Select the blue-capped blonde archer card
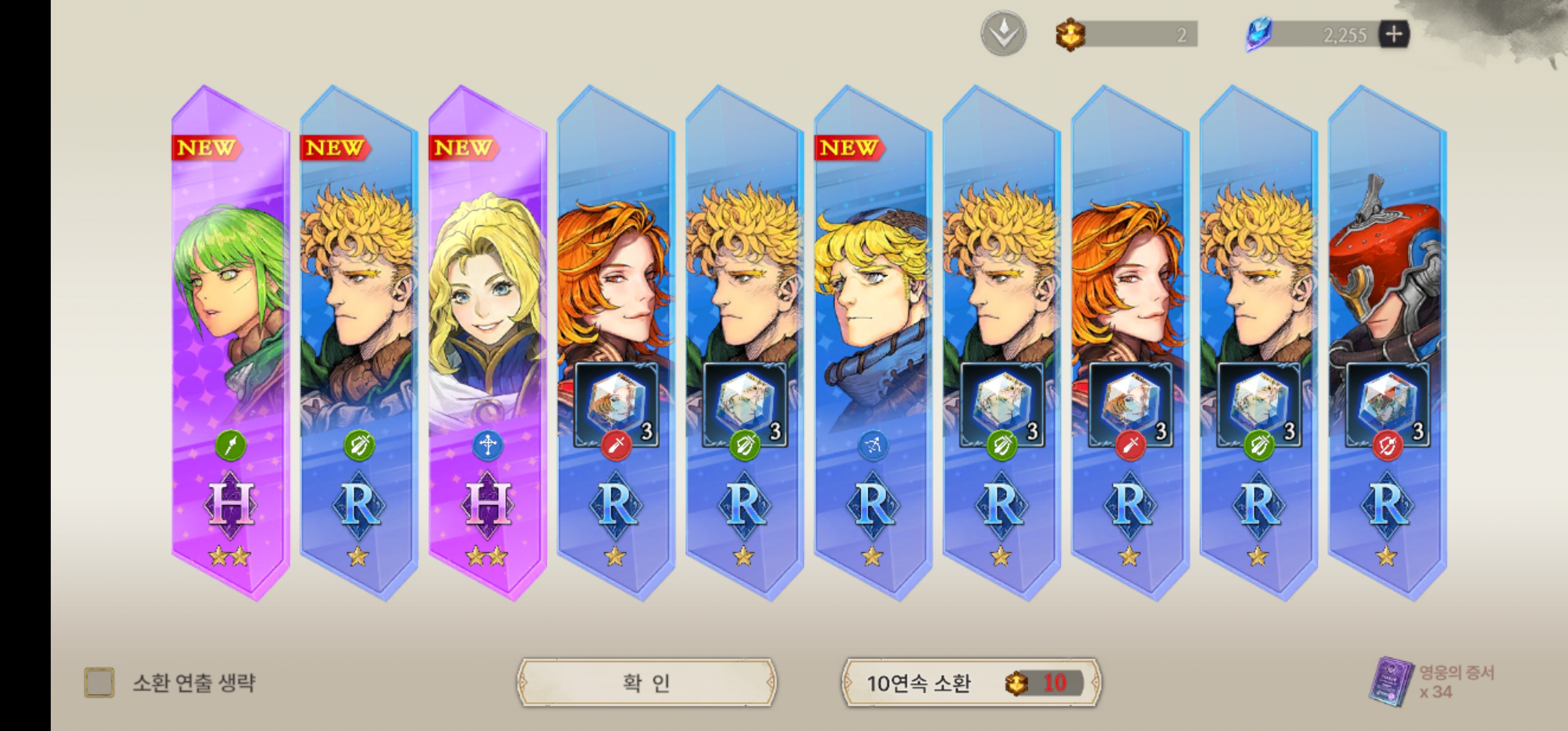 coord(873,341)
